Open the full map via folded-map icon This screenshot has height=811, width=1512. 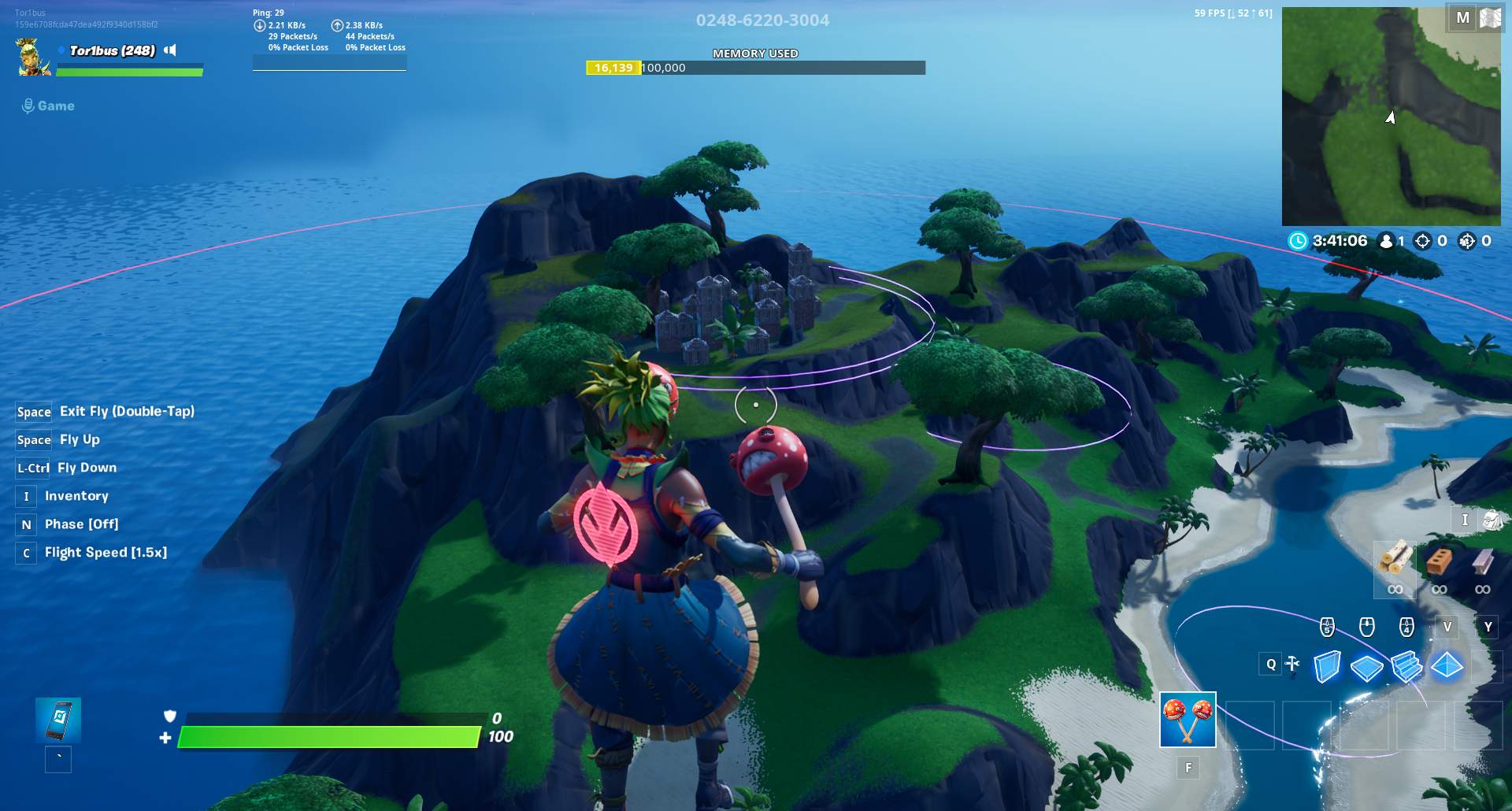(1490, 18)
